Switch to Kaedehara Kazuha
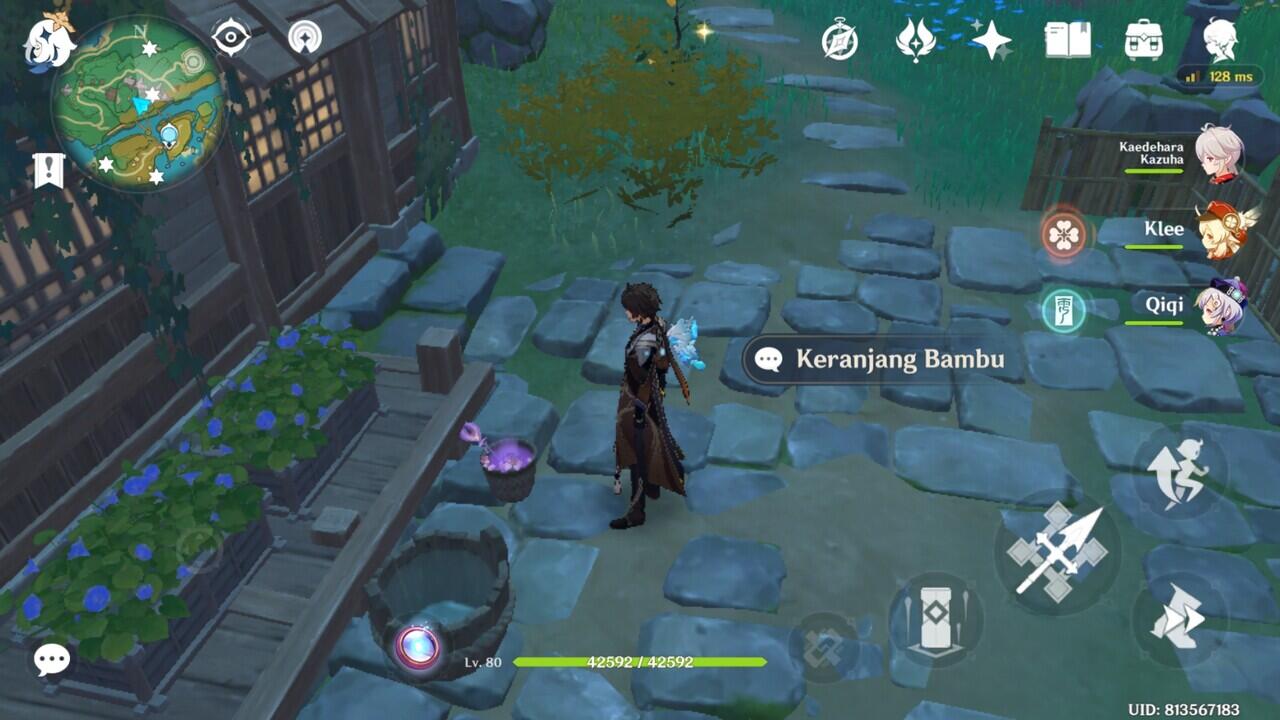 click(1218, 154)
